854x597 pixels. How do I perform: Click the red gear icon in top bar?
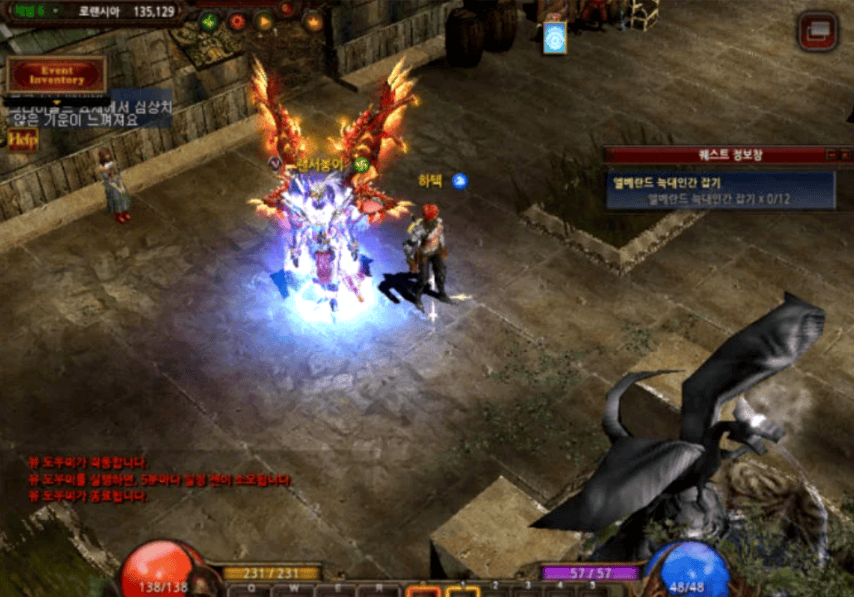coord(237,21)
